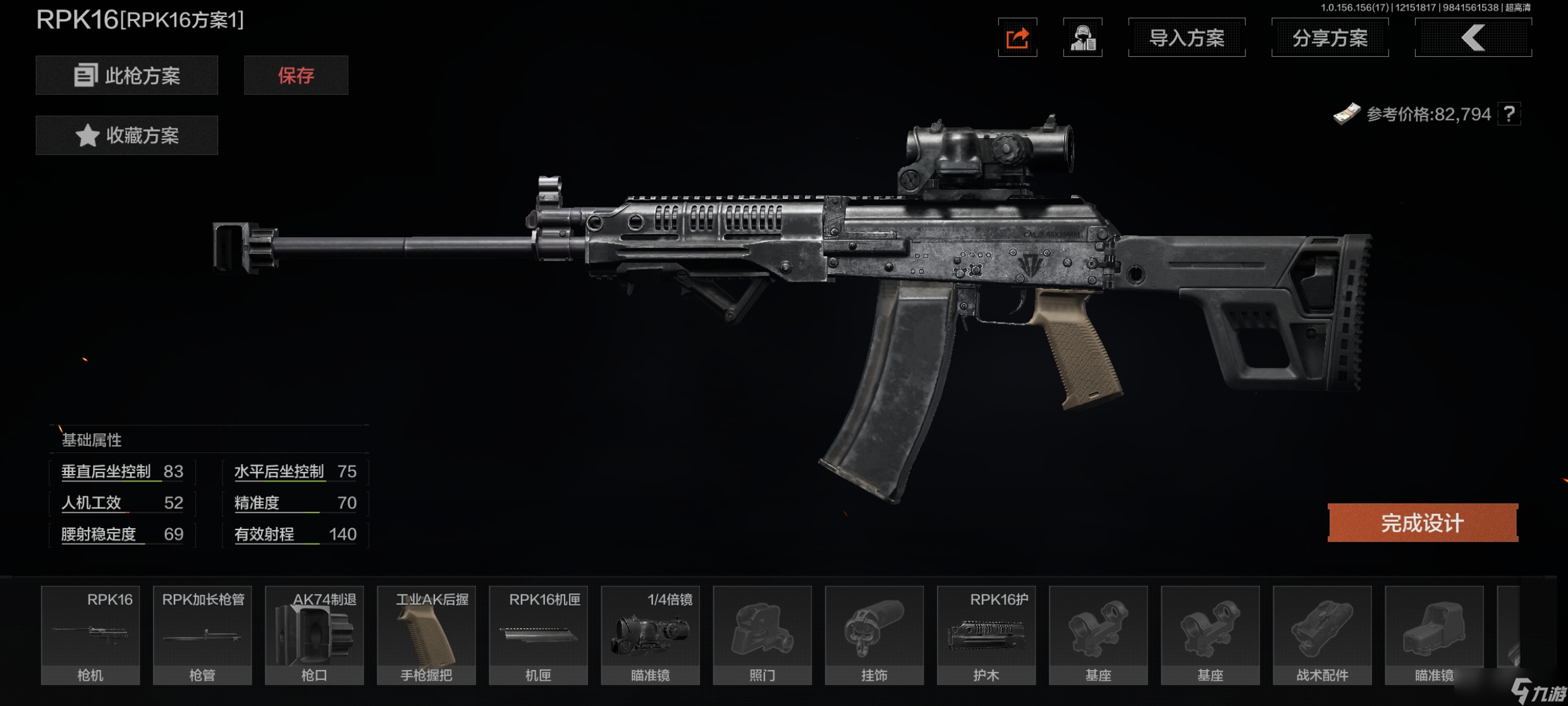Screen dimensions: 1568x706
Task: Click the 分享方案 share button
Action: pyautogui.click(x=1330, y=38)
